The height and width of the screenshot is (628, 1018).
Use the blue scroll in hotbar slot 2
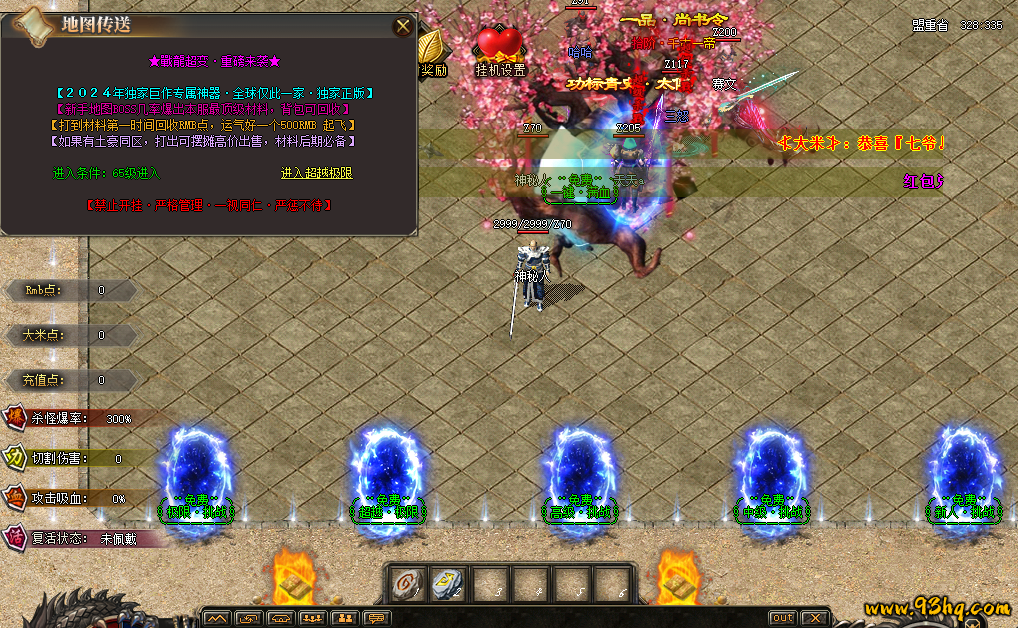pos(447,584)
